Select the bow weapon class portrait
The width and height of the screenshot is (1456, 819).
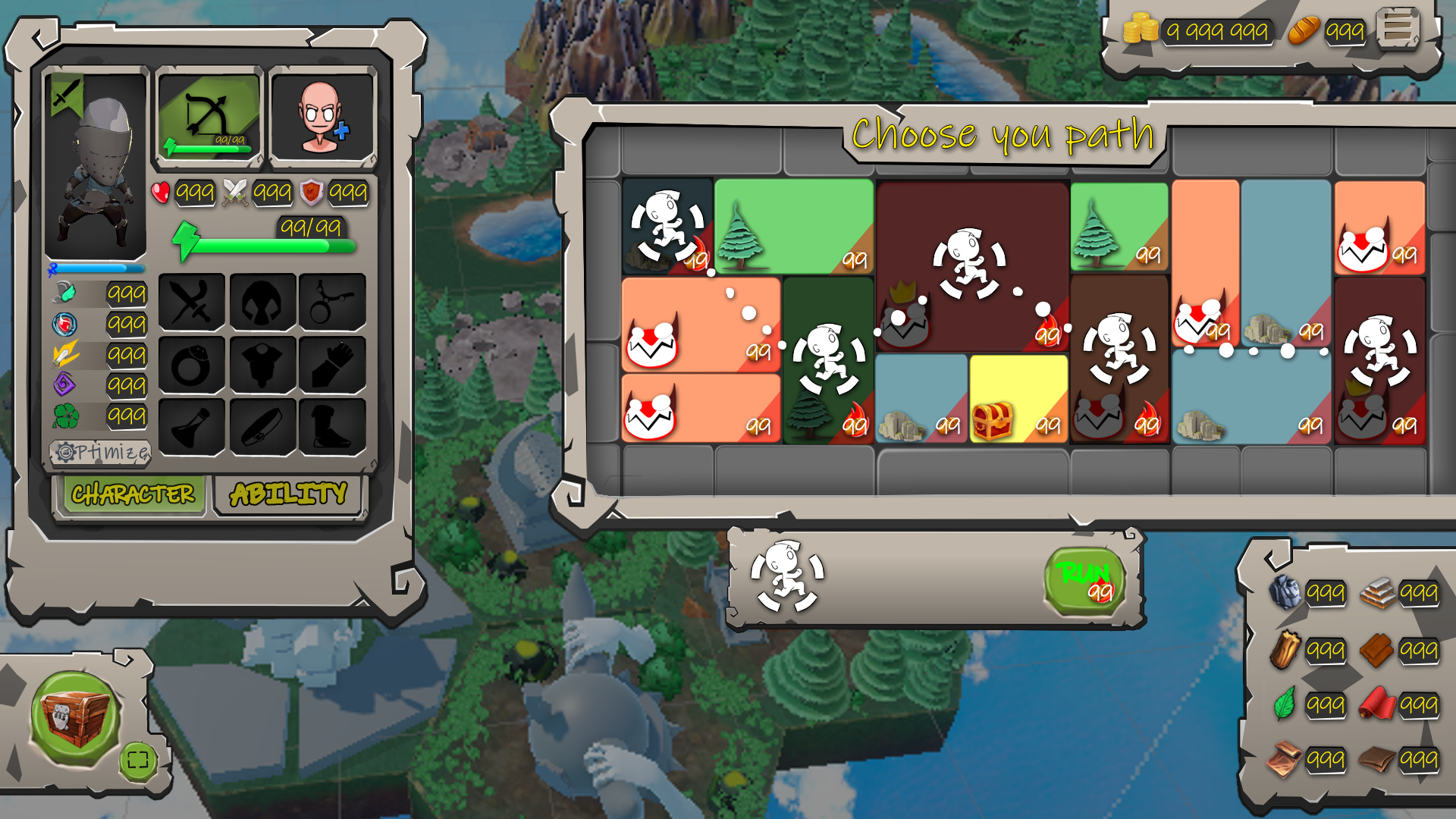pos(209,116)
